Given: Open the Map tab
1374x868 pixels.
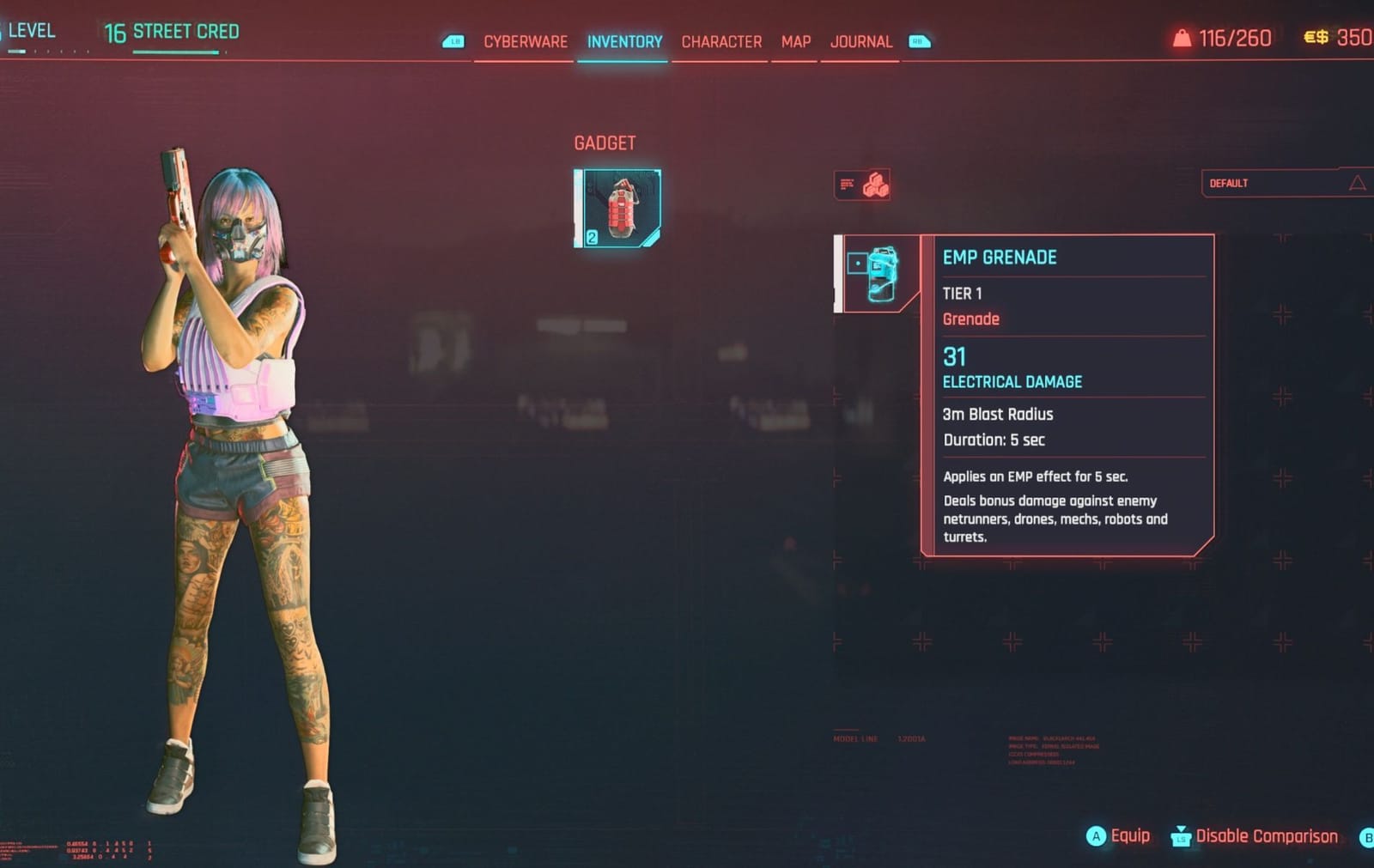Looking at the screenshot, I should (x=793, y=41).
